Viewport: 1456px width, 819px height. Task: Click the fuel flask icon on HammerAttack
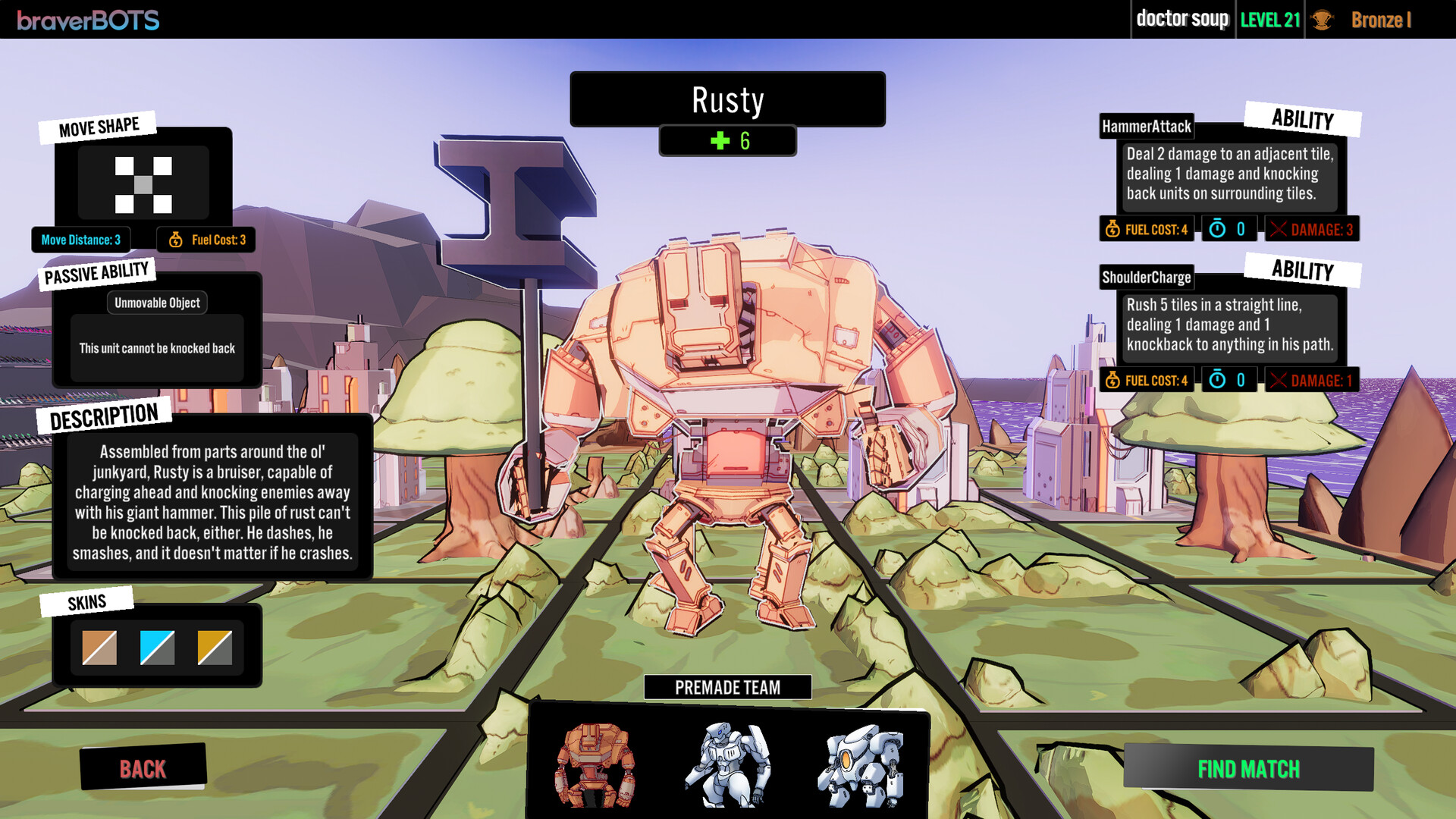pyautogui.click(x=1112, y=227)
